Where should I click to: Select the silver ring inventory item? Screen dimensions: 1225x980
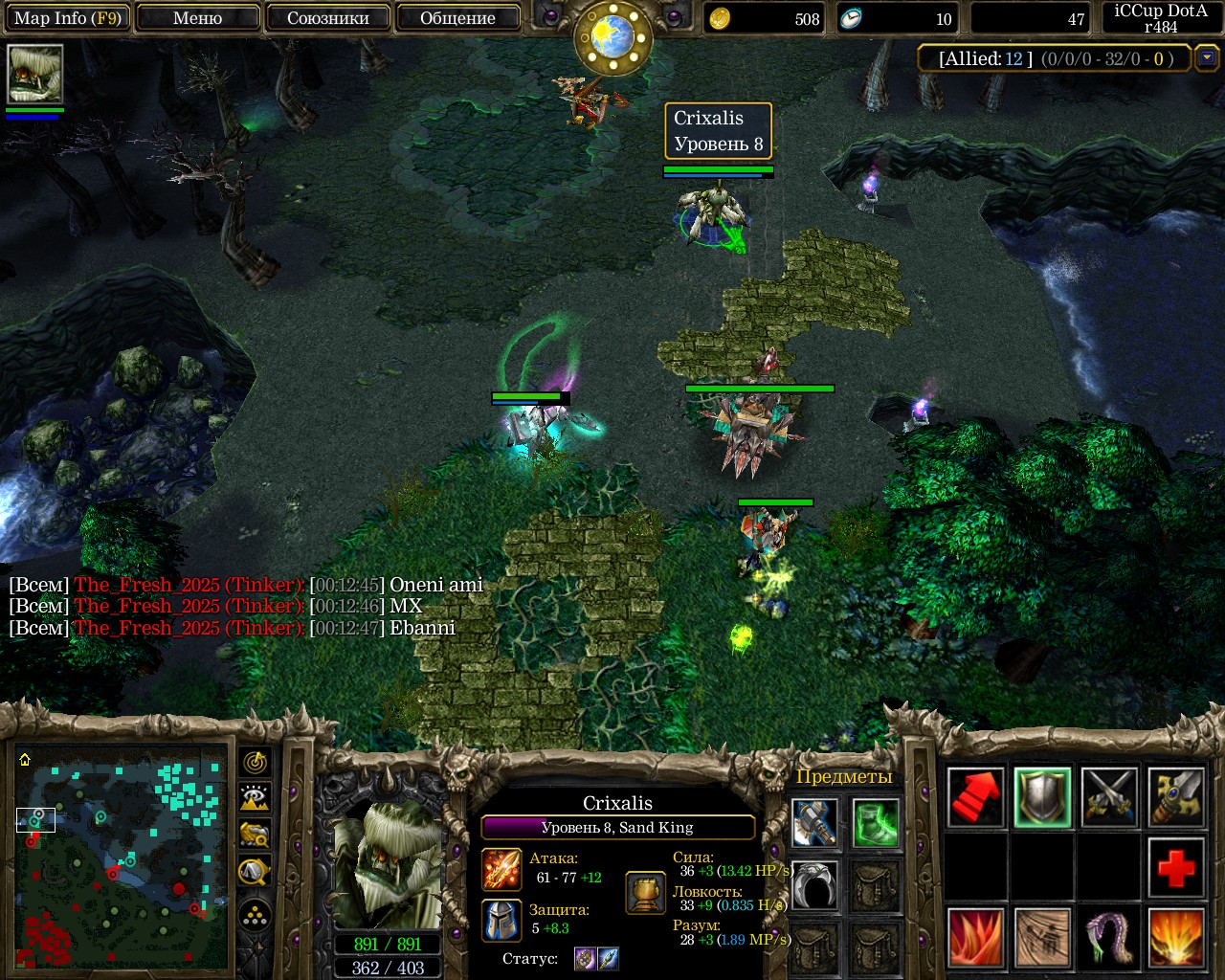816,885
